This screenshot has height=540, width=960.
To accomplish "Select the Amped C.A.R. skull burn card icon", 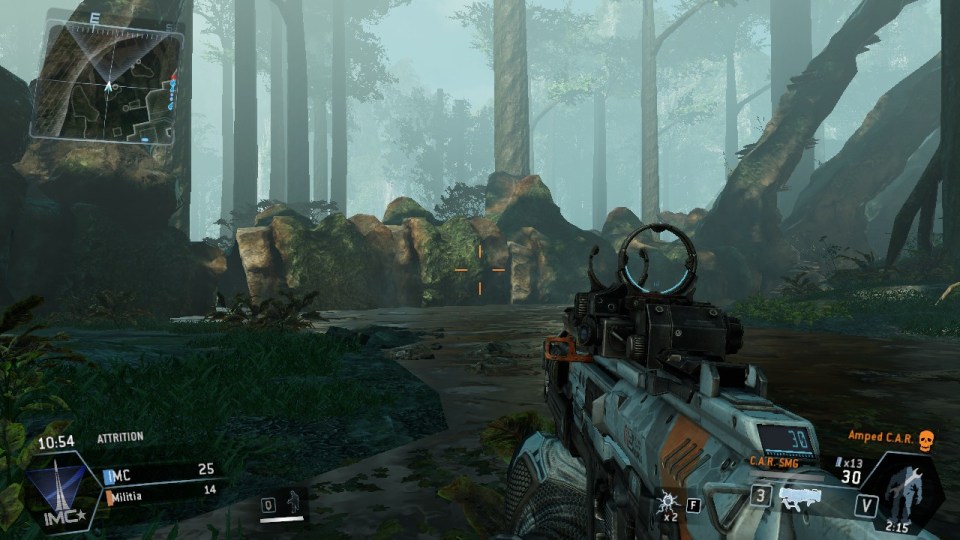I will 925,439.
